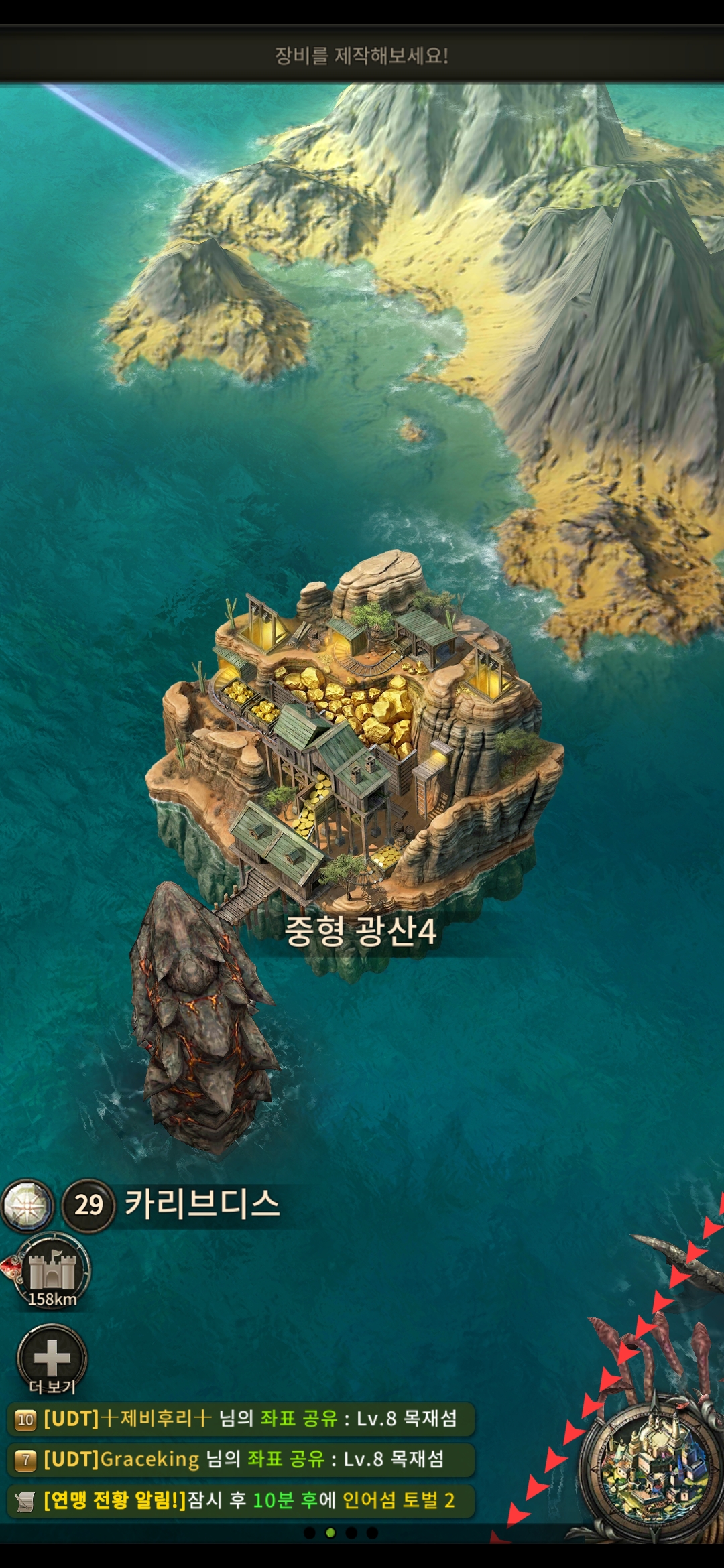
Task: Tap the 장비를 제작해보세요 banner at top
Action: pyautogui.click(x=362, y=56)
